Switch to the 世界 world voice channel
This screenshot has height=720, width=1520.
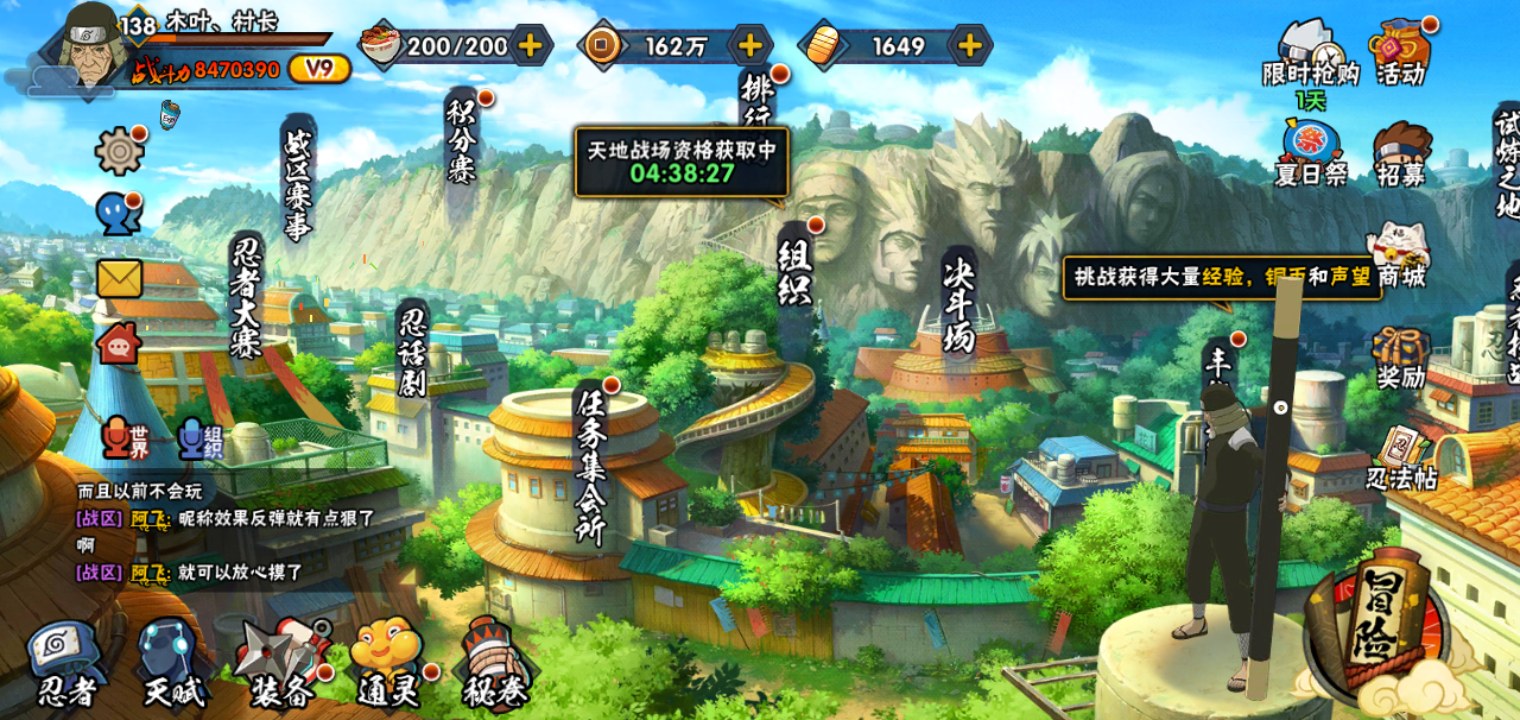click(x=127, y=439)
